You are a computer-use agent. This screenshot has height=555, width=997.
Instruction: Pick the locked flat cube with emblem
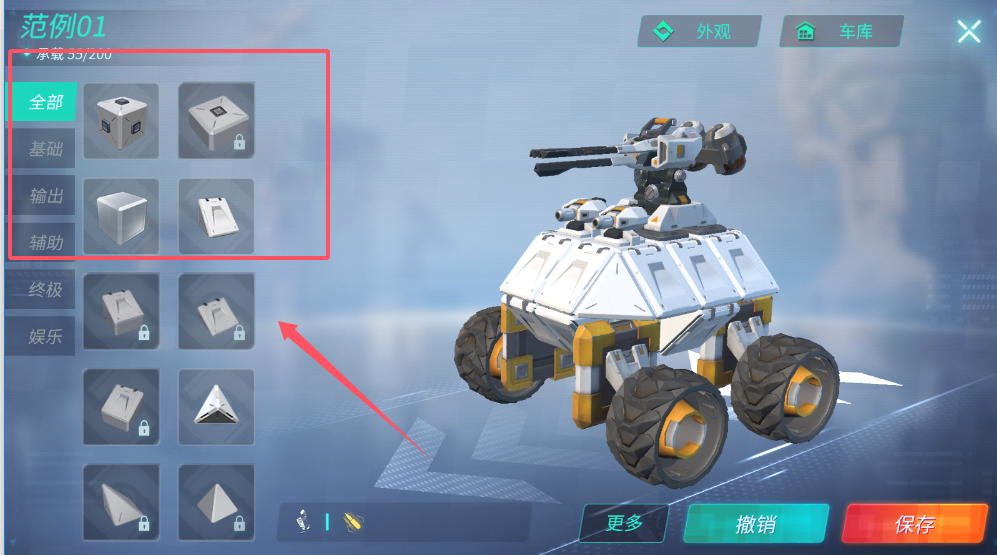216,121
